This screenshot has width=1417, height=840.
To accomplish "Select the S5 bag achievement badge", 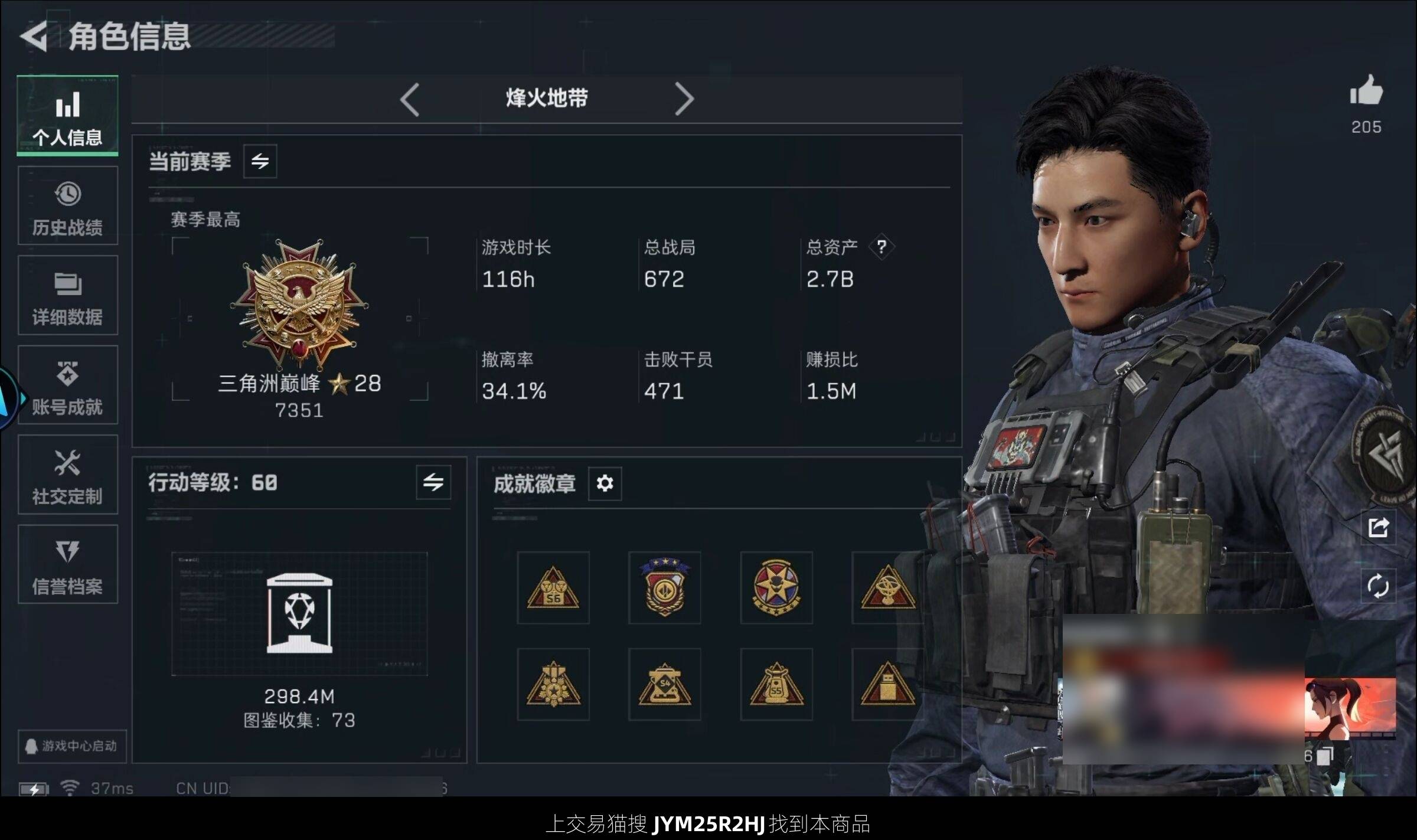I will [x=776, y=685].
